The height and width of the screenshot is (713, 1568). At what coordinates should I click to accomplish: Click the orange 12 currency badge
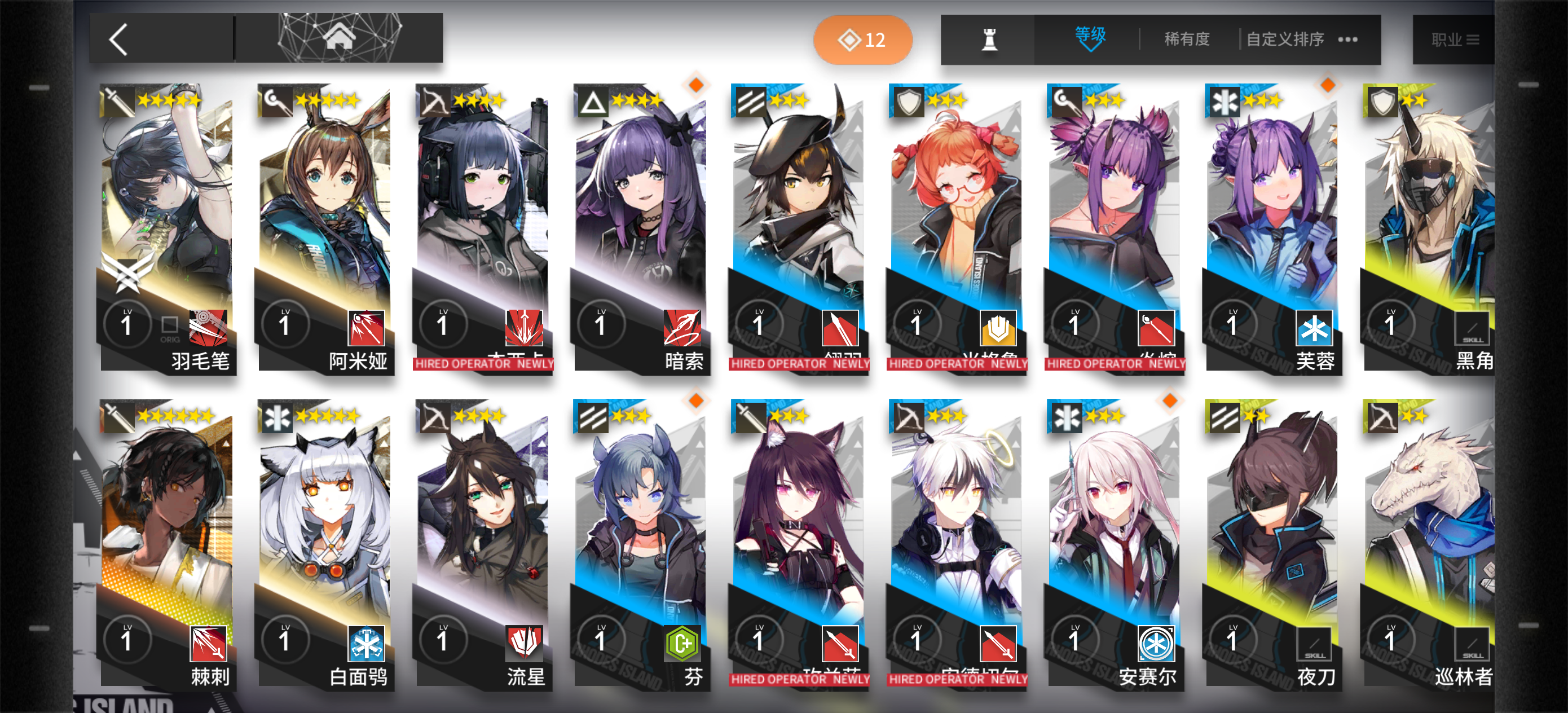(x=862, y=39)
